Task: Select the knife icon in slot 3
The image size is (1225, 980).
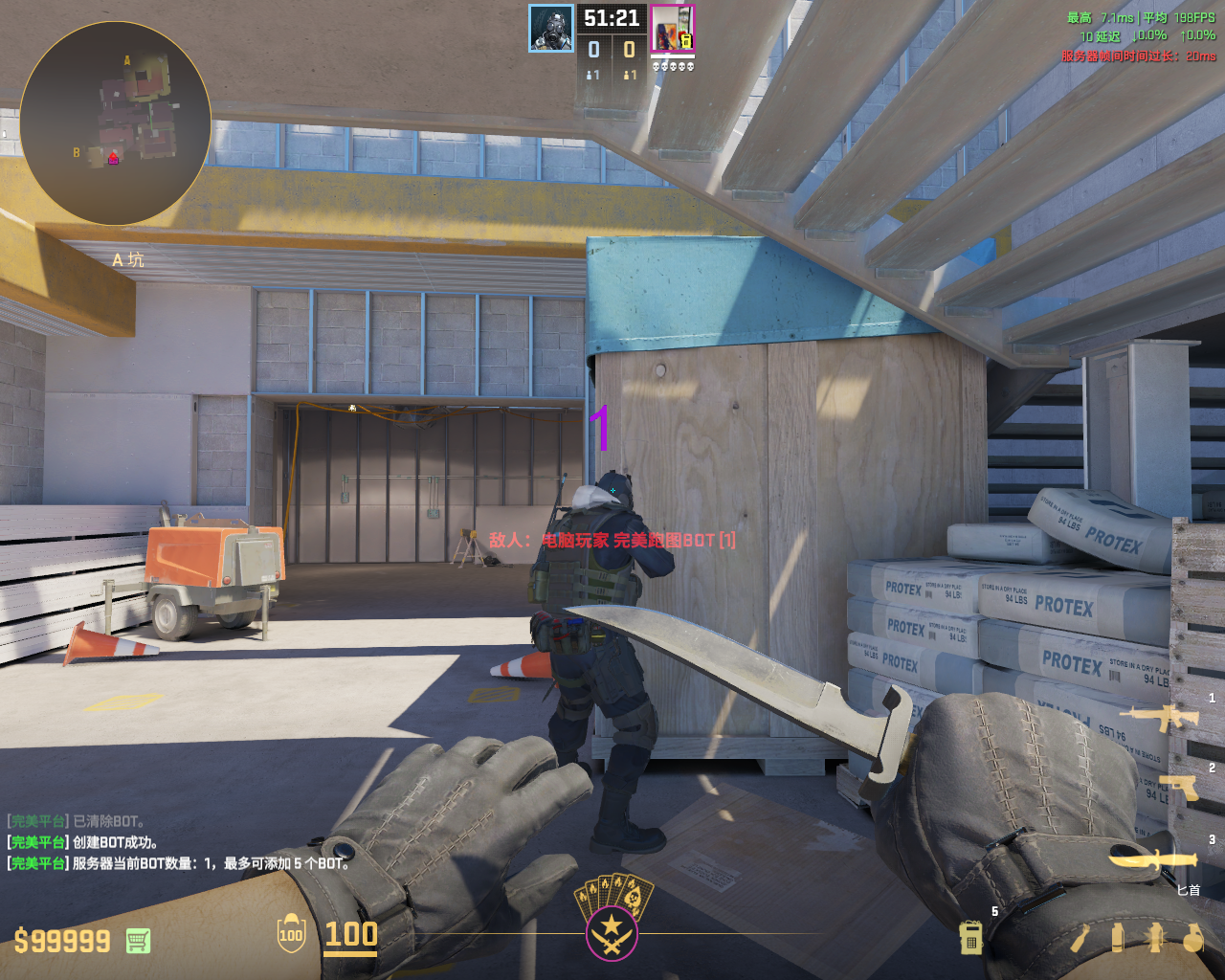Action: tap(1153, 857)
